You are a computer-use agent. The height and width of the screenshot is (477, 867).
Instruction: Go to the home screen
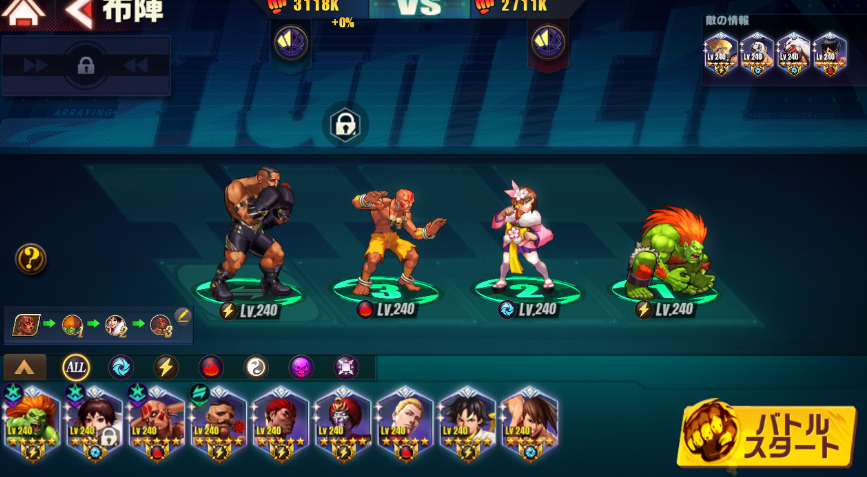coord(25,12)
